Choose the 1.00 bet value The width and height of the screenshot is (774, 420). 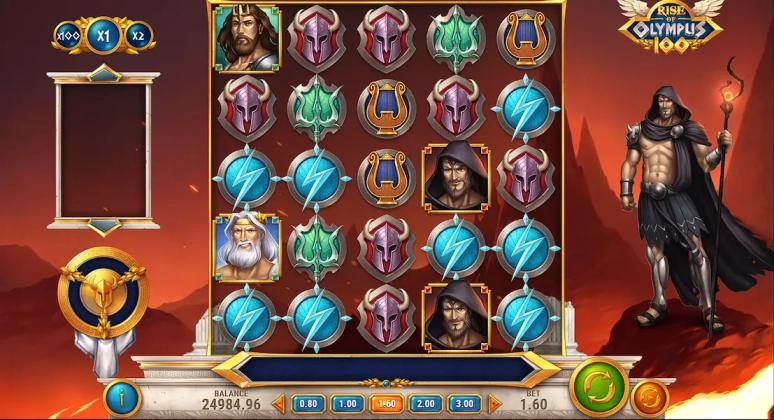pyautogui.click(x=346, y=404)
